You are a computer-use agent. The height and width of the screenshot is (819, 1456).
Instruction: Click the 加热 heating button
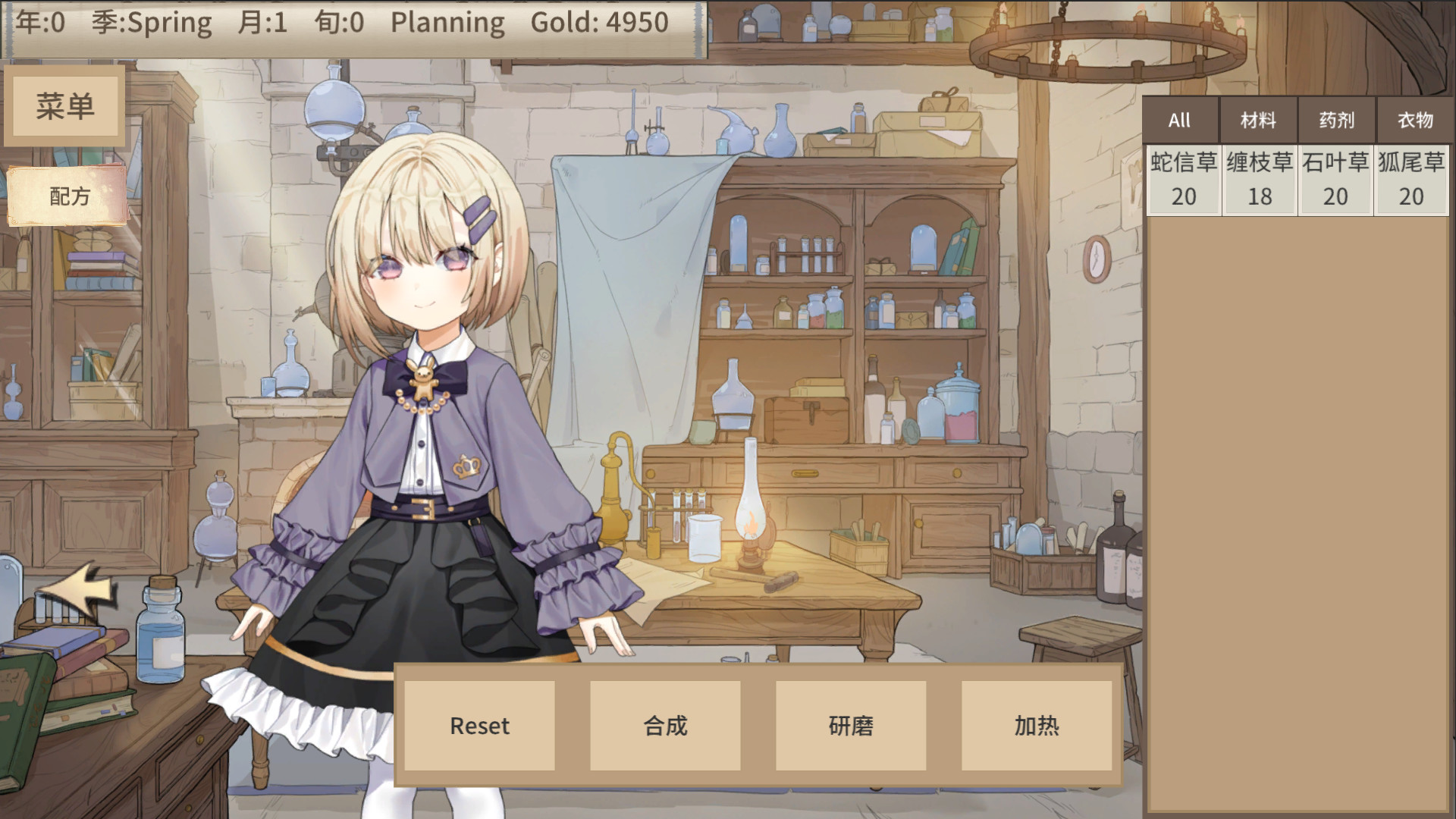1036,726
